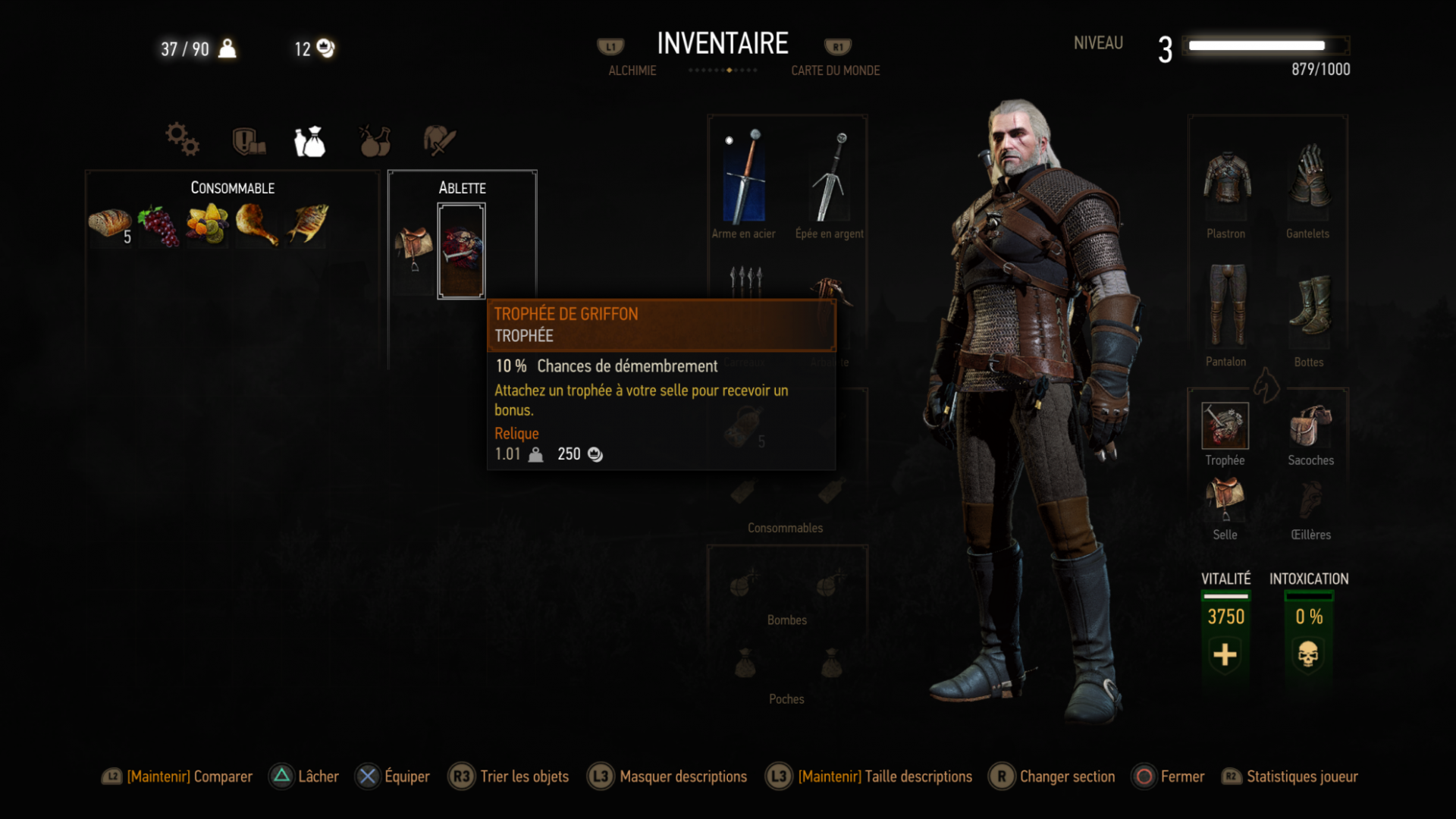Select the Gantelets gloves slot
This screenshot has width=1456, height=819.
(1309, 177)
